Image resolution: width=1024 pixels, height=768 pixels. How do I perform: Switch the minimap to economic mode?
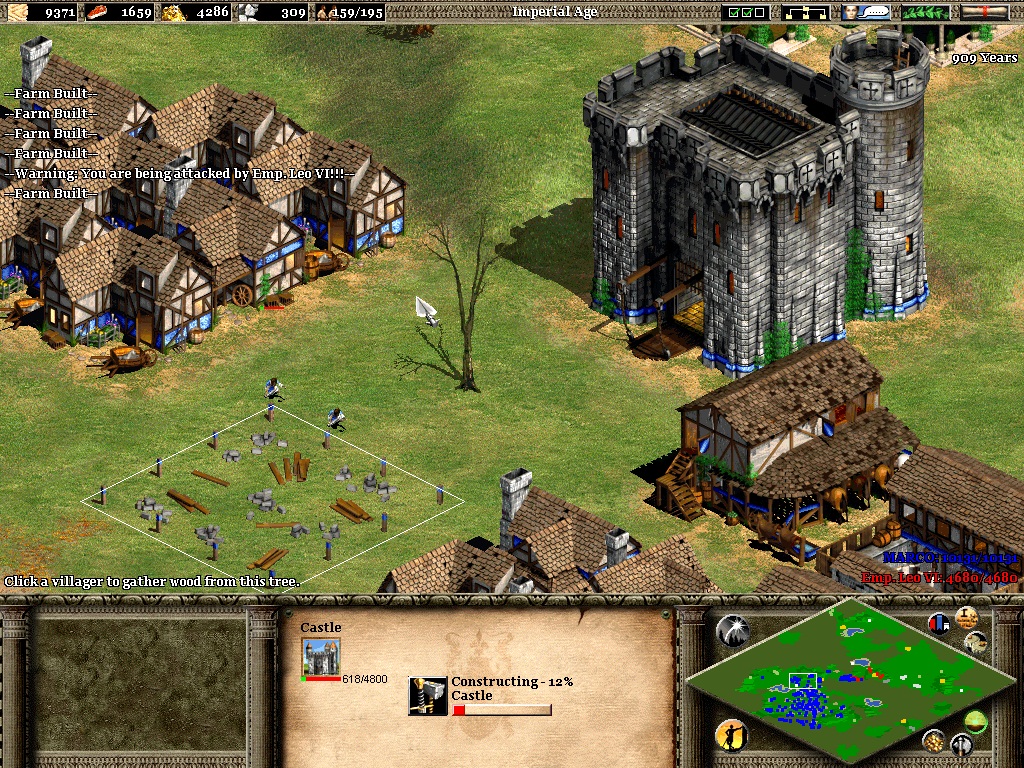[934, 741]
